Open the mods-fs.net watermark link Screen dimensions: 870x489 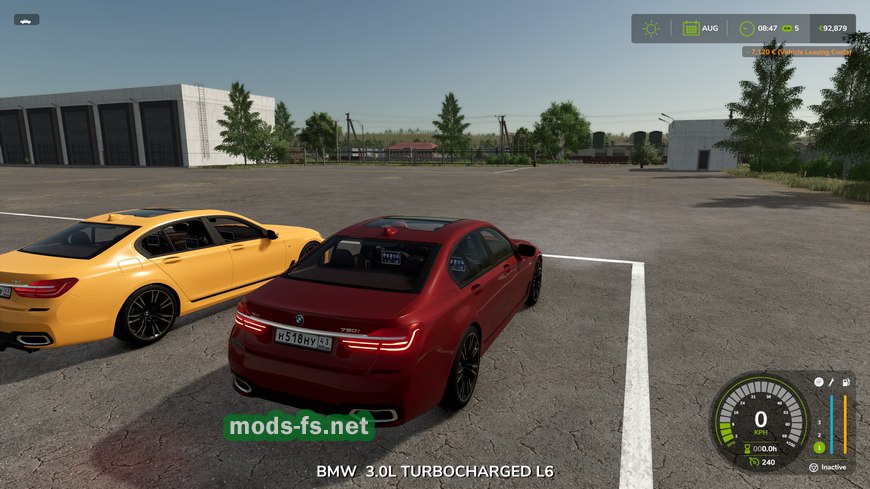pos(299,427)
